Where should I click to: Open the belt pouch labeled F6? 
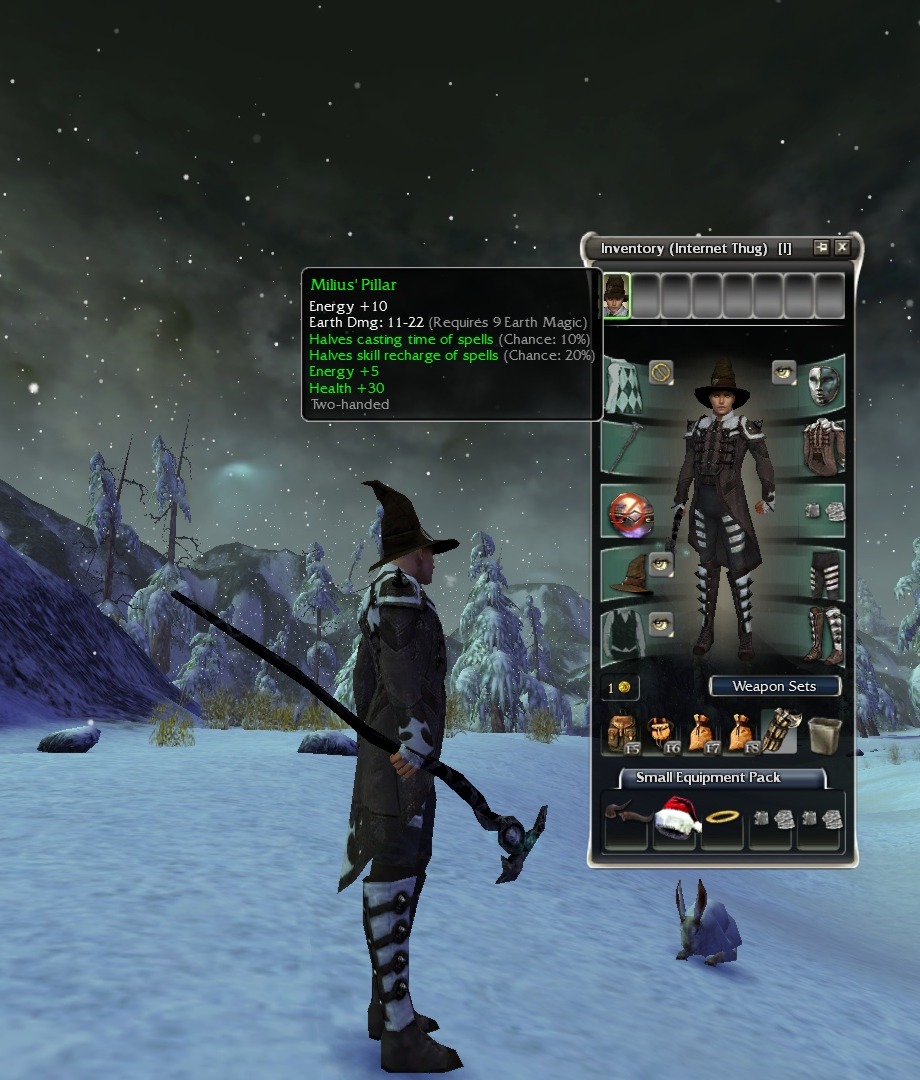(663, 733)
